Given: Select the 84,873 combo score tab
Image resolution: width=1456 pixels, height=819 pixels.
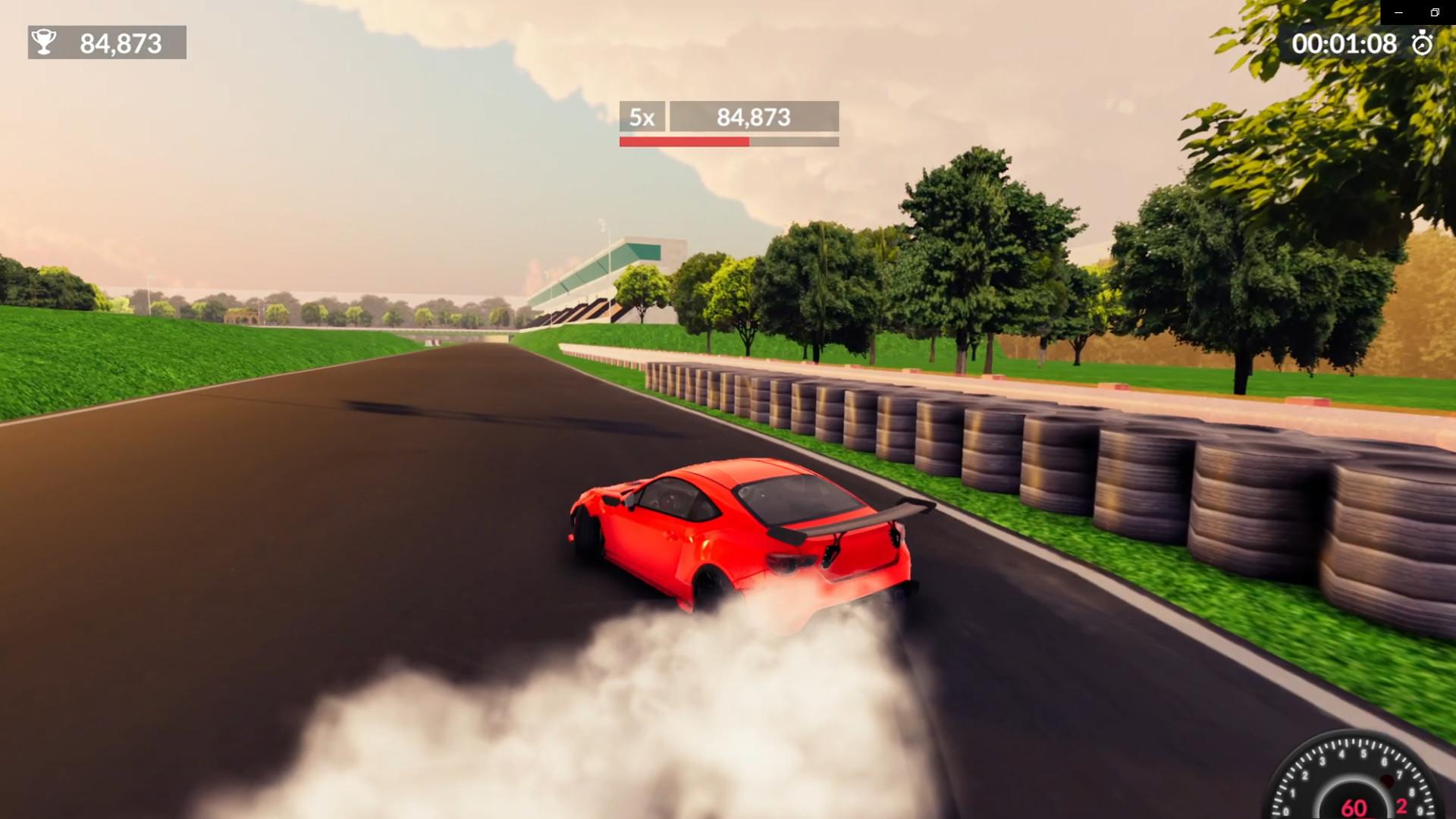Looking at the screenshot, I should point(753,118).
